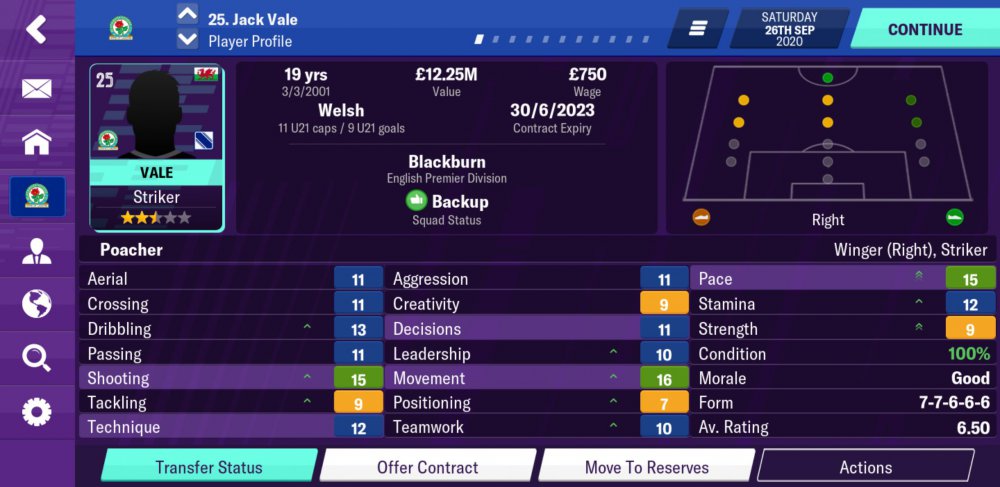The image size is (1000, 487).
Task: Open the hamburger list menu
Action: click(x=698, y=29)
